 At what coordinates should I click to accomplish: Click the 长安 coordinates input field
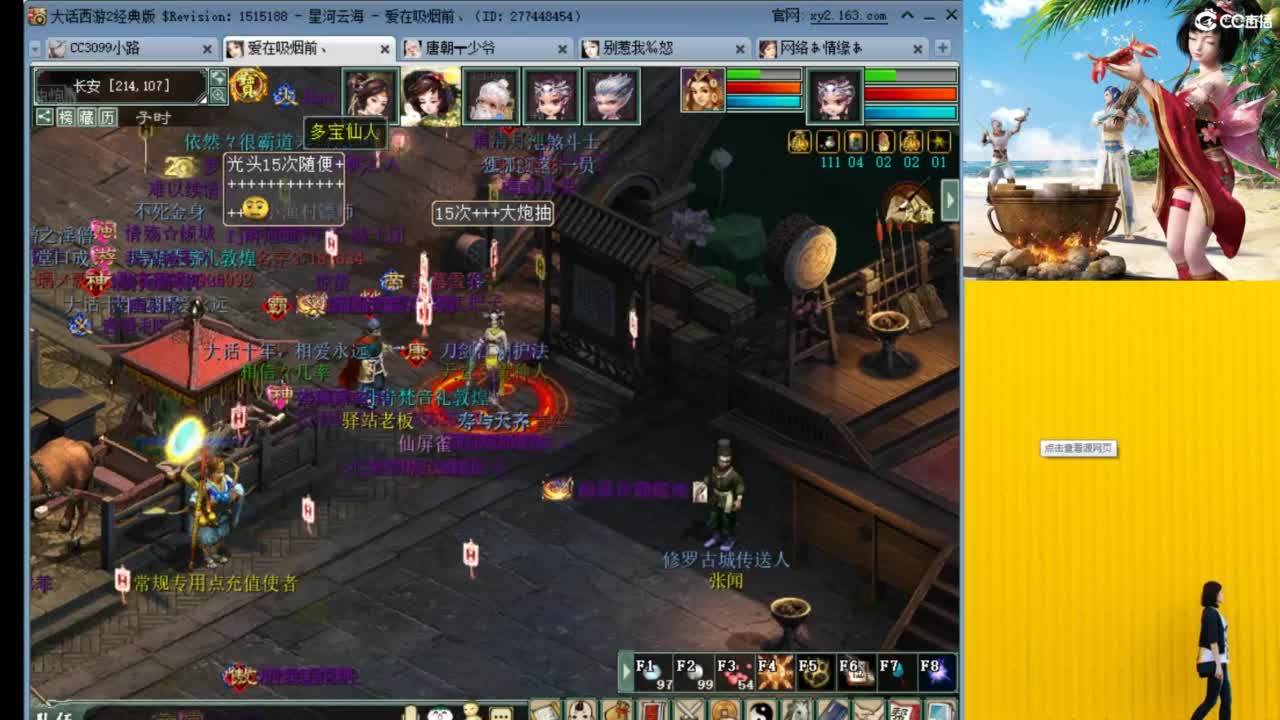coord(121,85)
